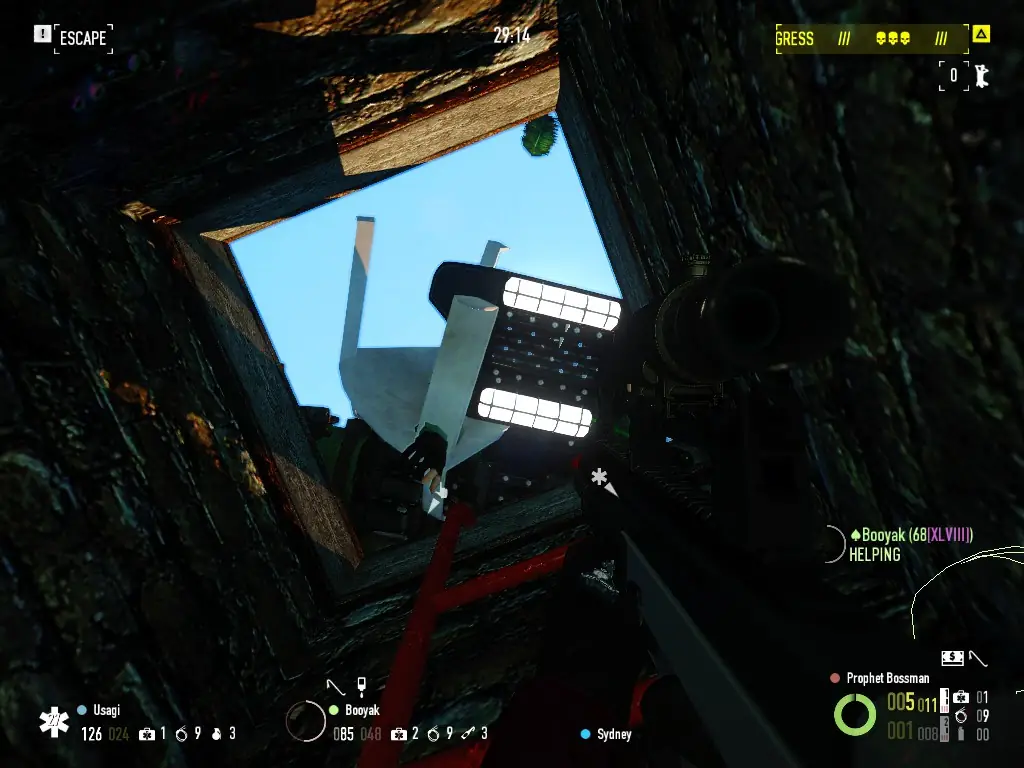Select teammate Booyak's name panel
Image resolution: width=1024 pixels, height=768 pixels.
point(361,710)
